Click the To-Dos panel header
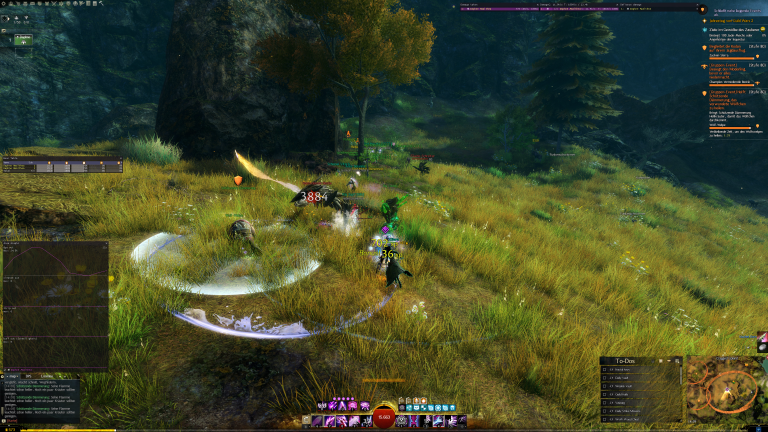768x432 pixels. pyautogui.click(x=626, y=360)
